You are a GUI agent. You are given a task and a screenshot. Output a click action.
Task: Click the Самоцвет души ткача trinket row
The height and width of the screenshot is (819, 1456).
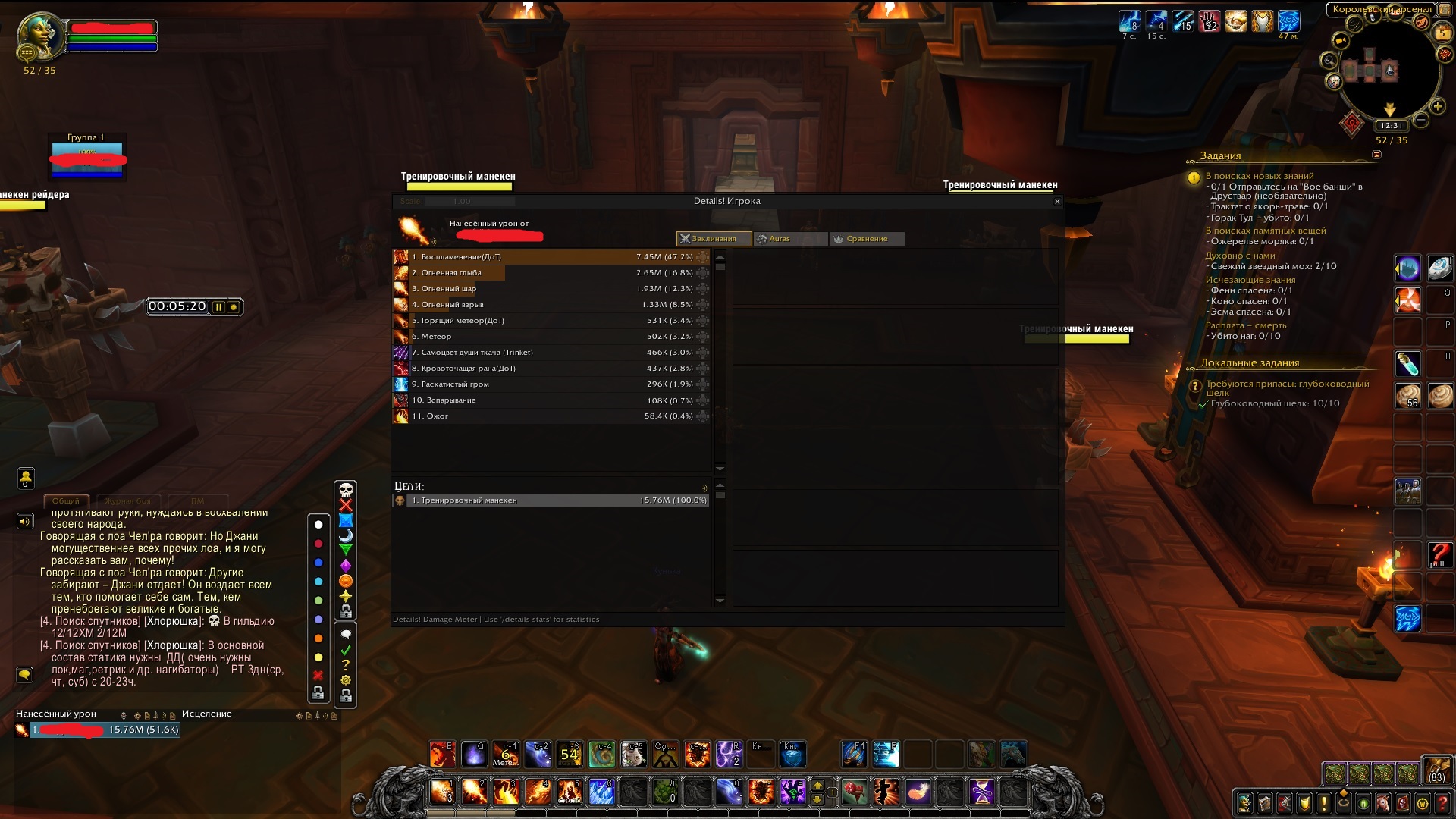[551, 353]
